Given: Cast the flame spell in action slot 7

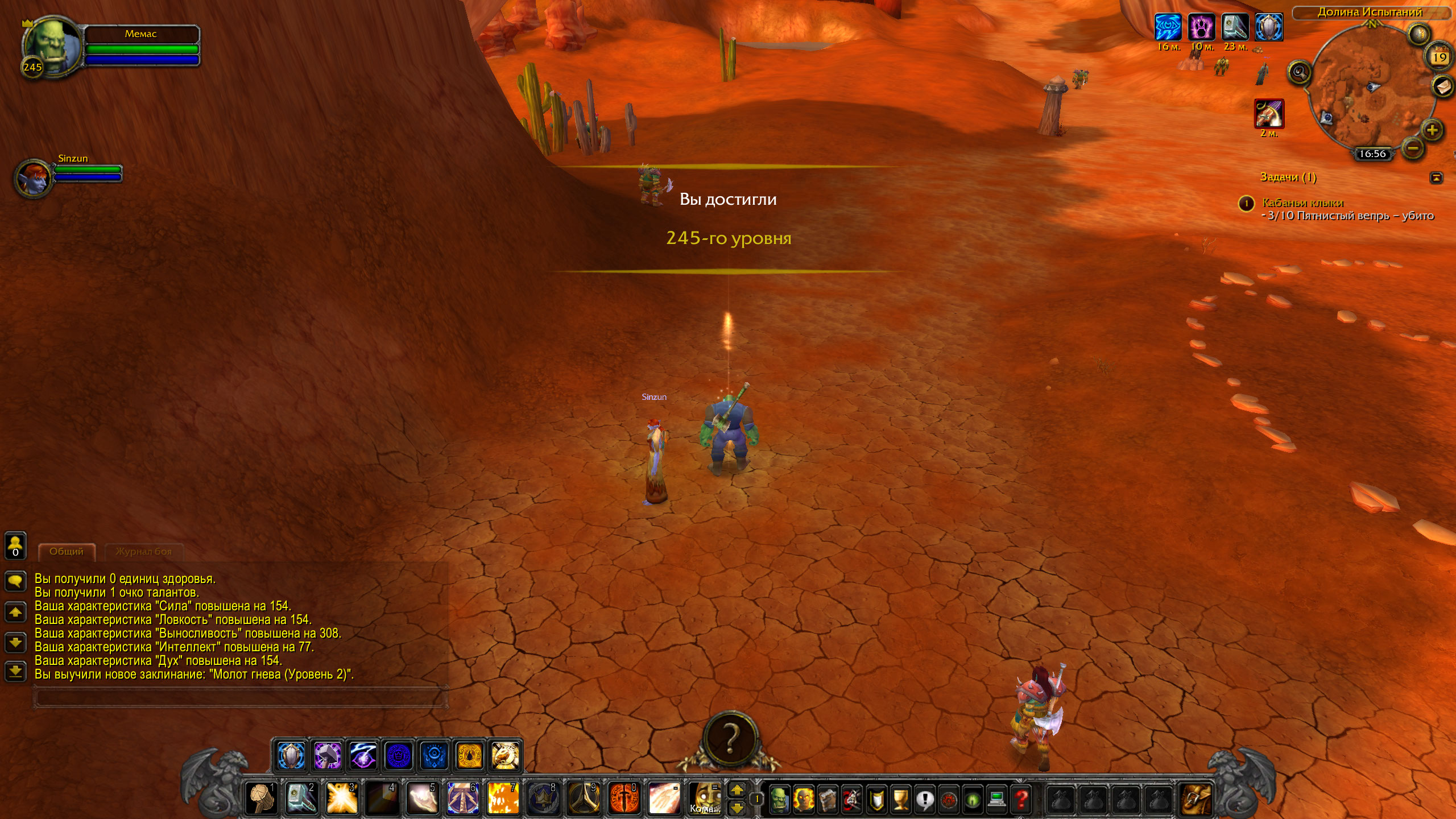Looking at the screenshot, I should pos(503,798).
